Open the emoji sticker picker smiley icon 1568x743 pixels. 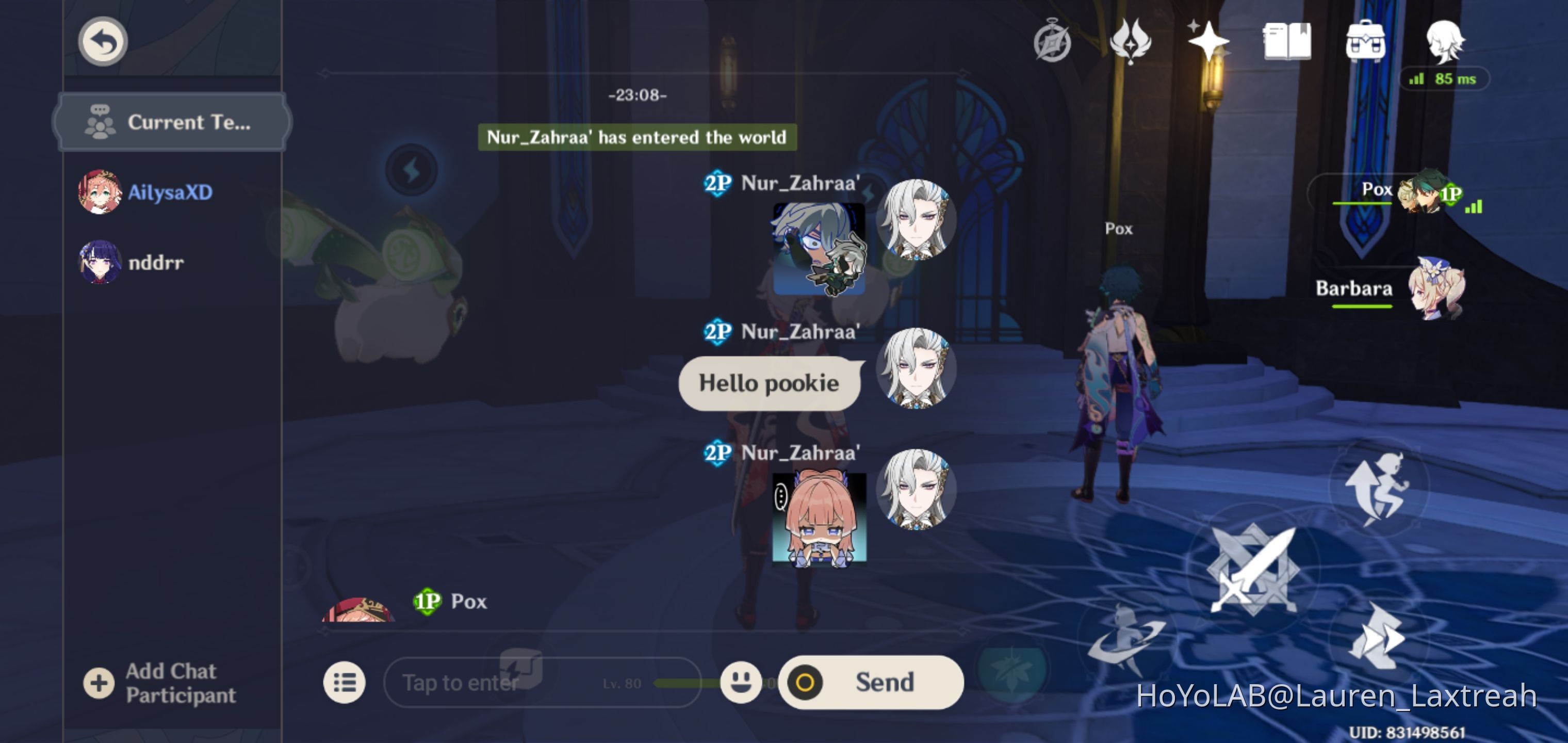pos(740,682)
